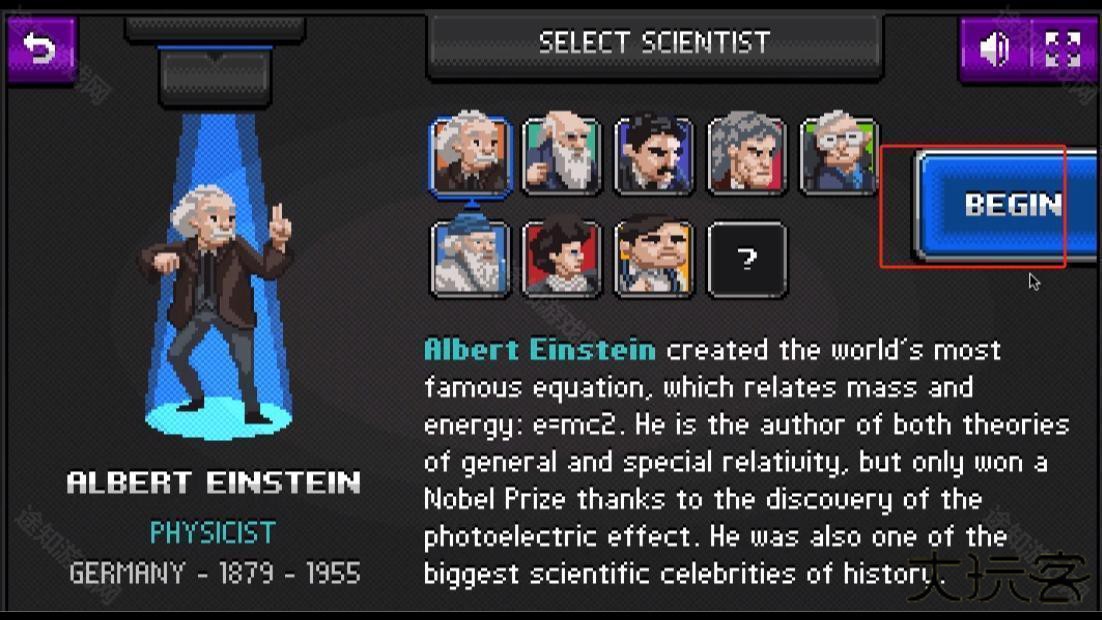Viewport: 1102px width, 620px height.
Task: Select the Albert Einstein portrait
Action: pos(471,155)
